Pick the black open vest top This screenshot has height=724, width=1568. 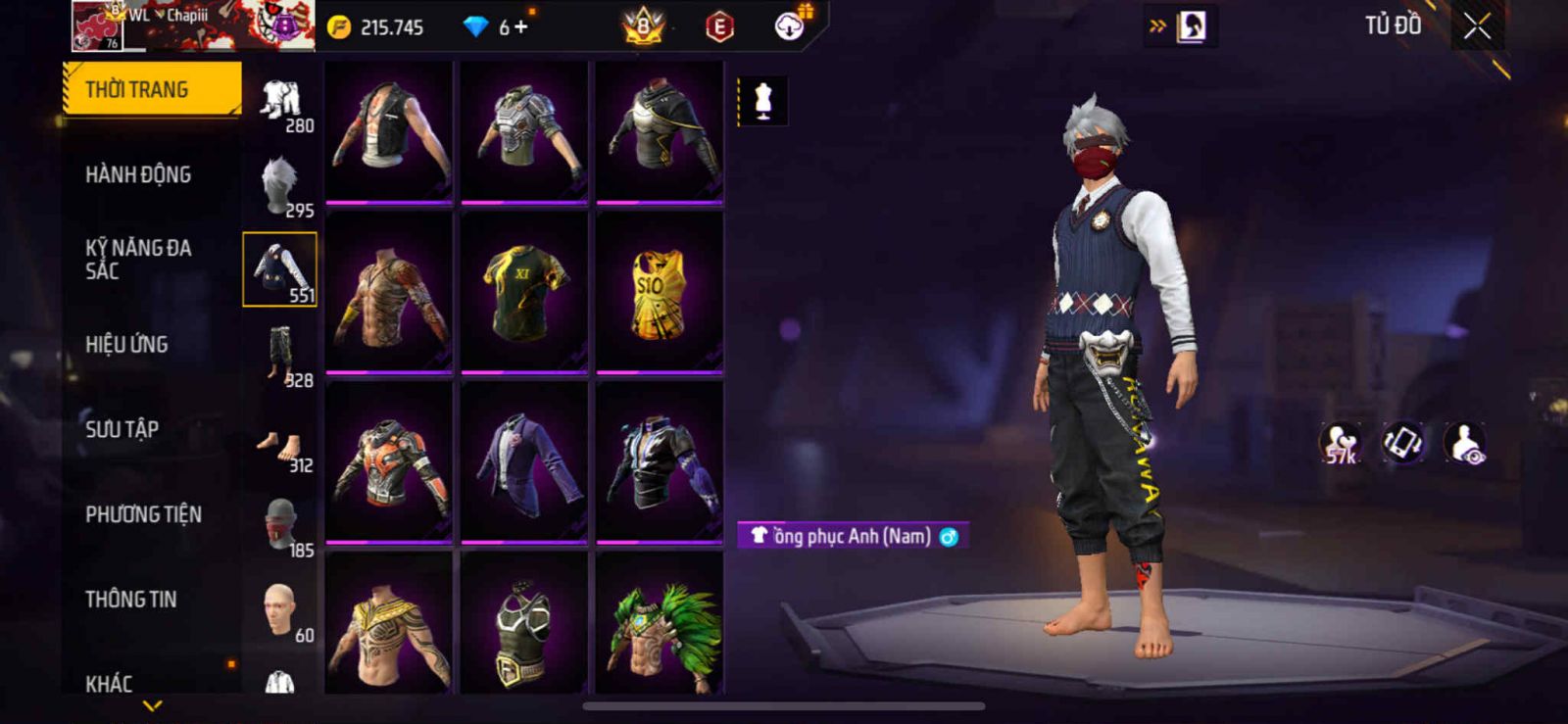[389, 131]
